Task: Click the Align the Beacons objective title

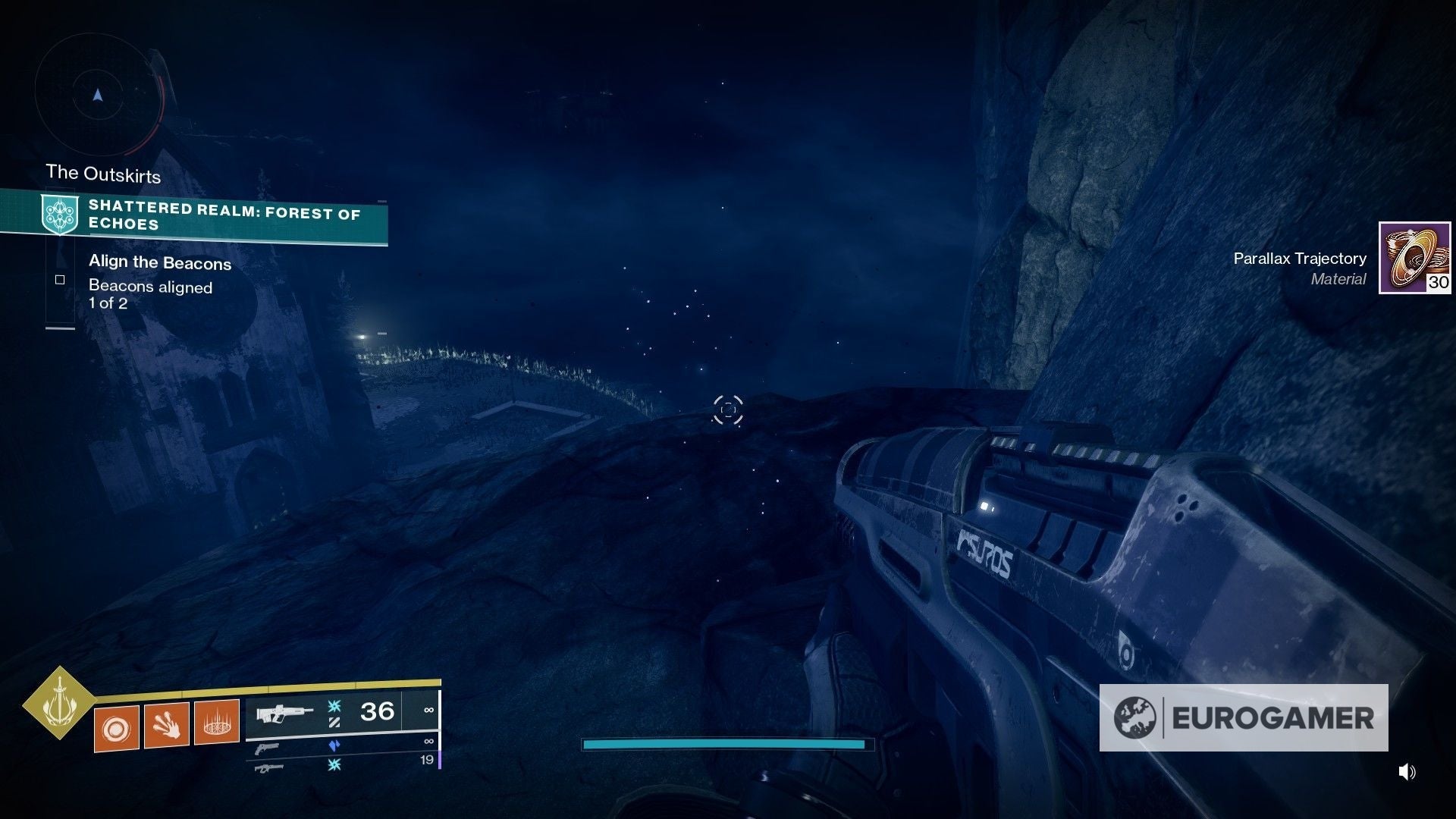Action: pyautogui.click(x=159, y=263)
